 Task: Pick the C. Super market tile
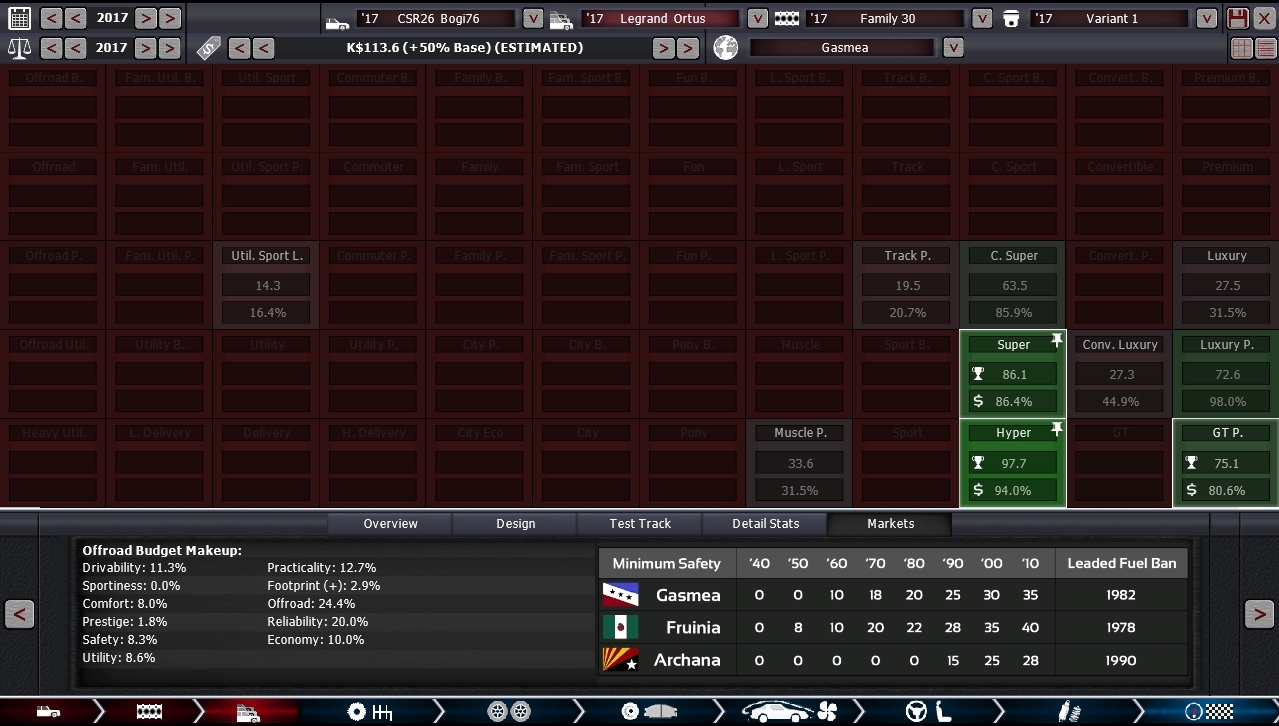point(1013,285)
